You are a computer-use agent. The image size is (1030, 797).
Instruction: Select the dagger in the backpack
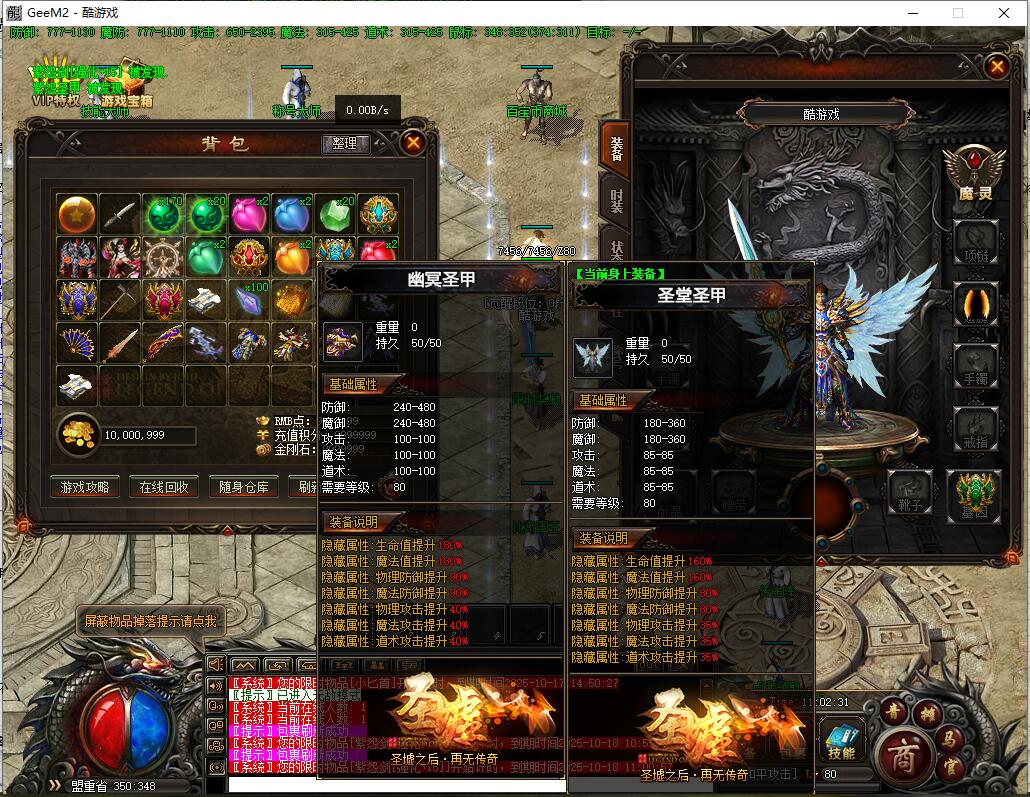point(120,214)
